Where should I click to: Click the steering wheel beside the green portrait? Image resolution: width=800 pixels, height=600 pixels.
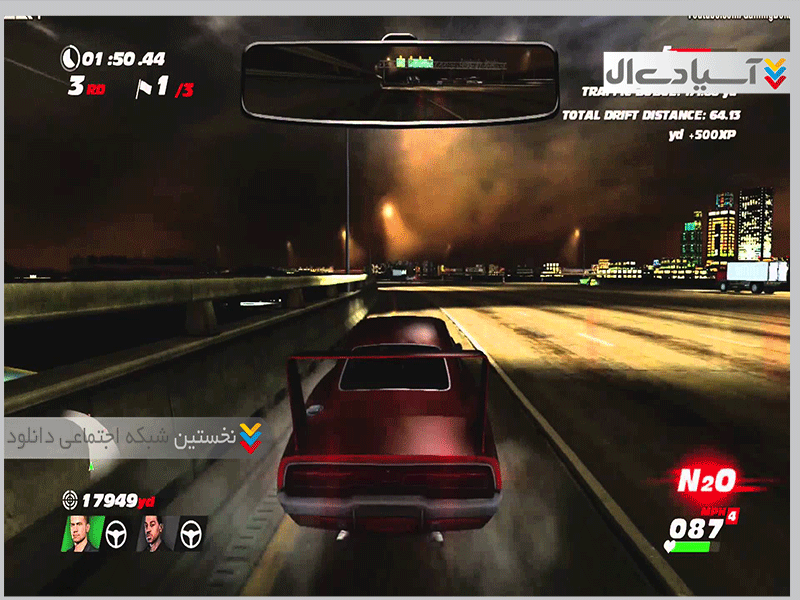pyautogui.click(x=118, y=535)
